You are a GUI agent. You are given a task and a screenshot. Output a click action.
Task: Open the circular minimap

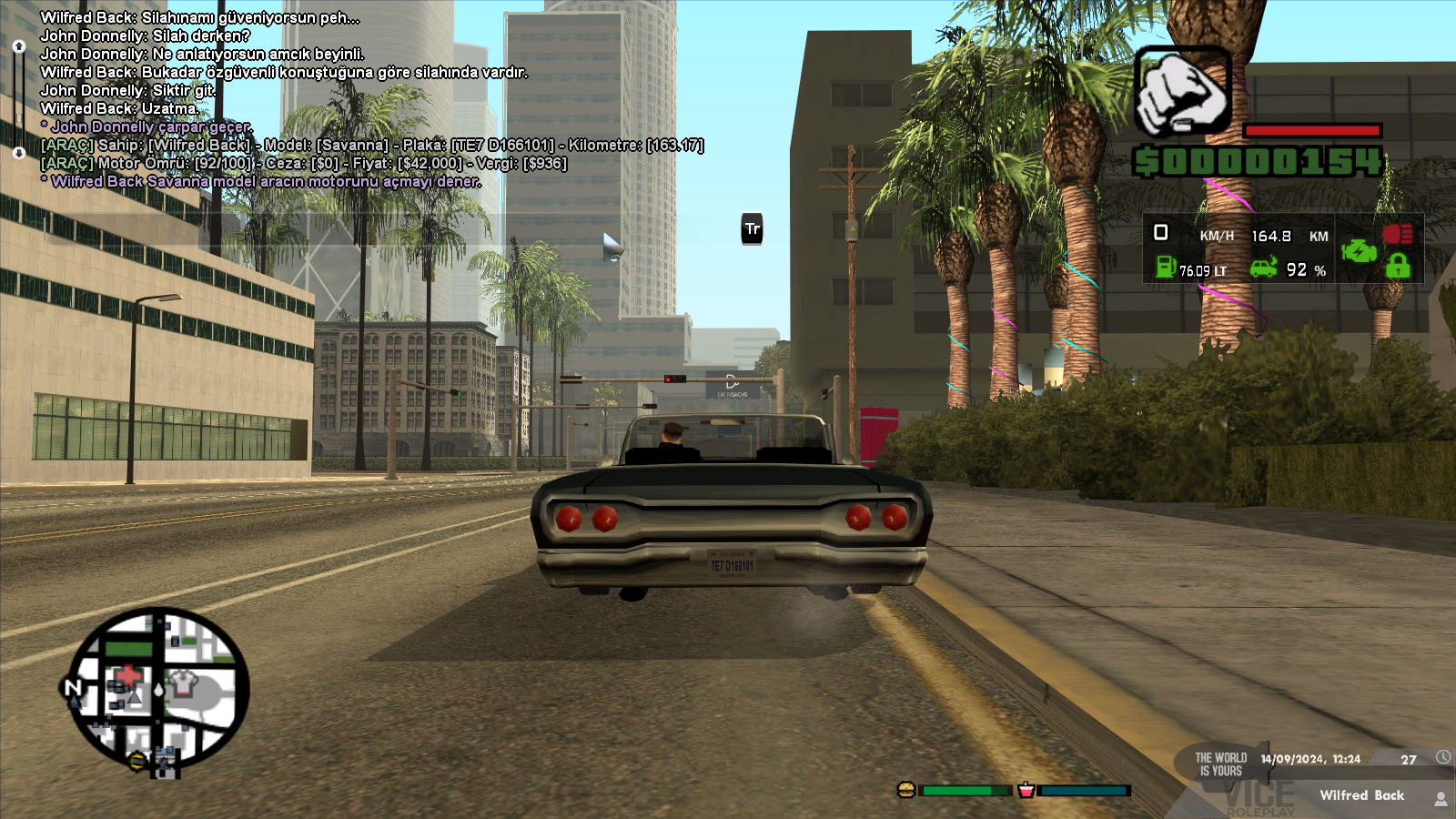[x=159, y=688]
